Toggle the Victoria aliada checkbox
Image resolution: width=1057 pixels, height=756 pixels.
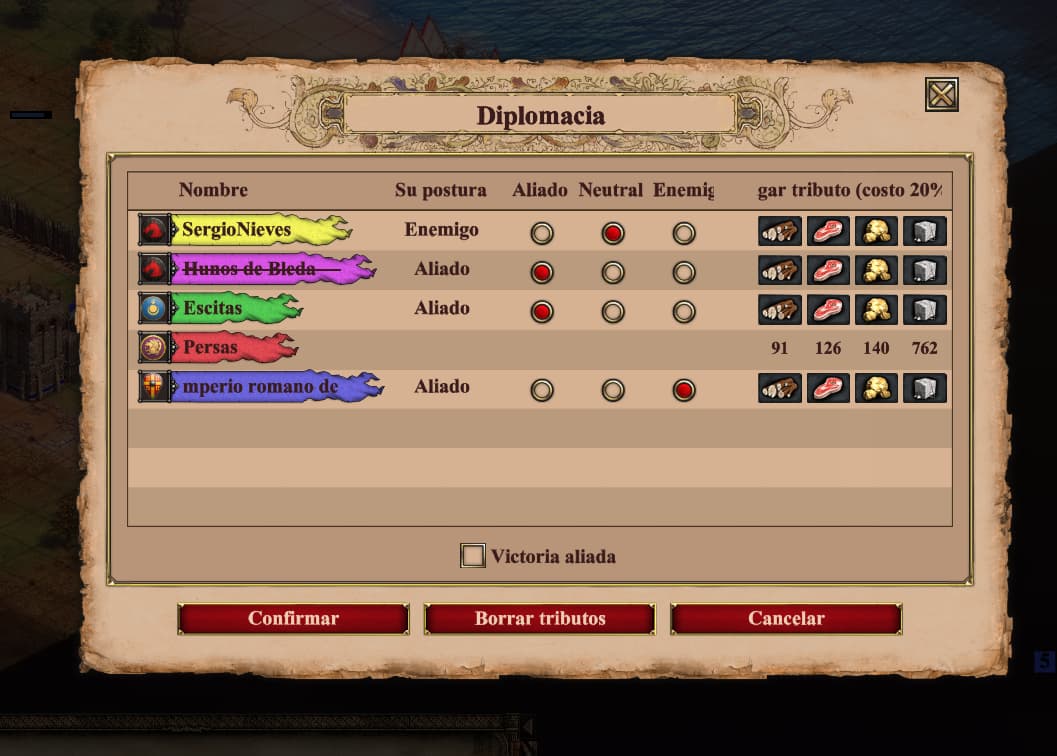(x=473, y=556)
